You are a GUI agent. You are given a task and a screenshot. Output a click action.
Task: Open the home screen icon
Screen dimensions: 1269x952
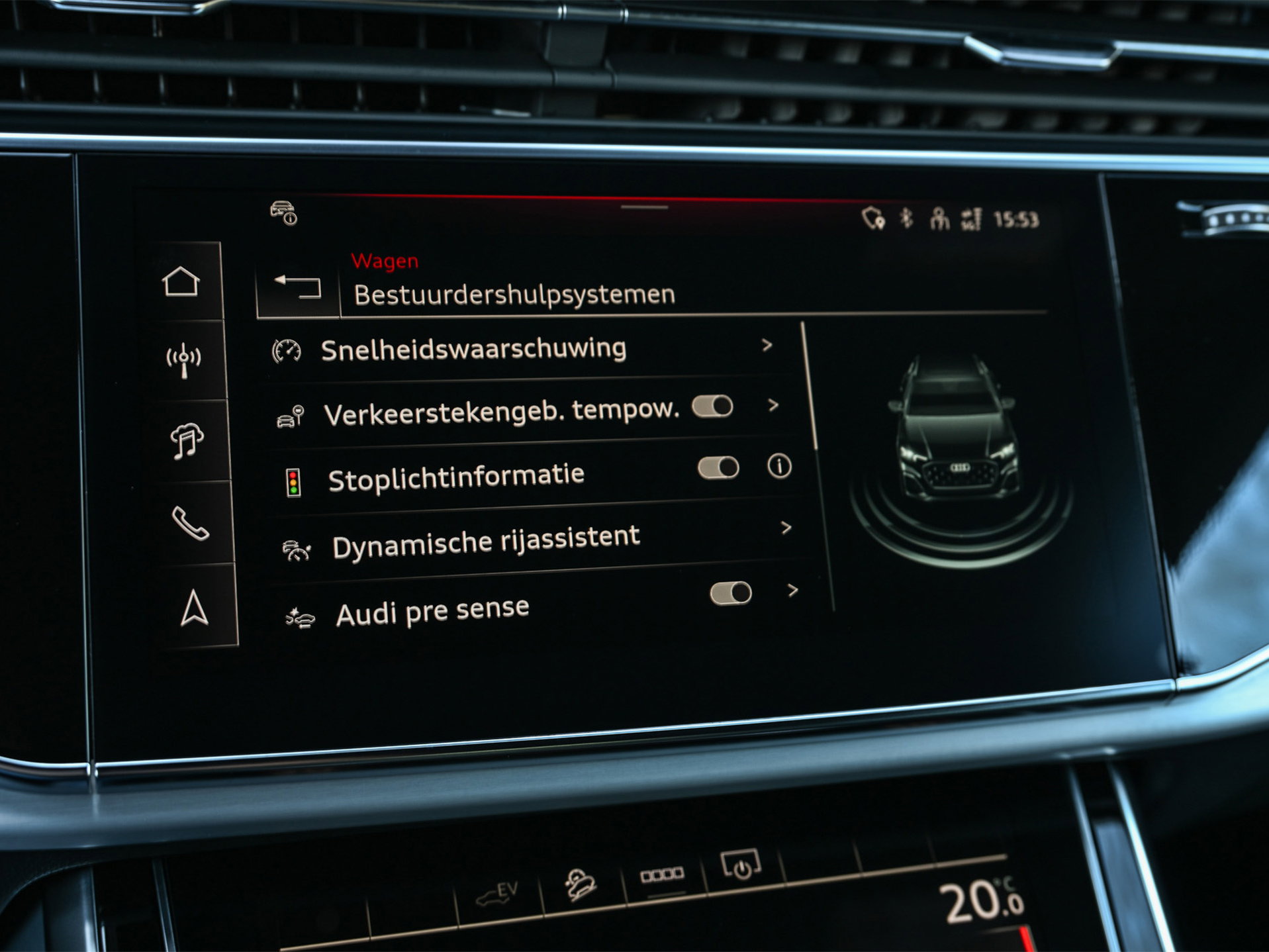[x=181, y=282]
